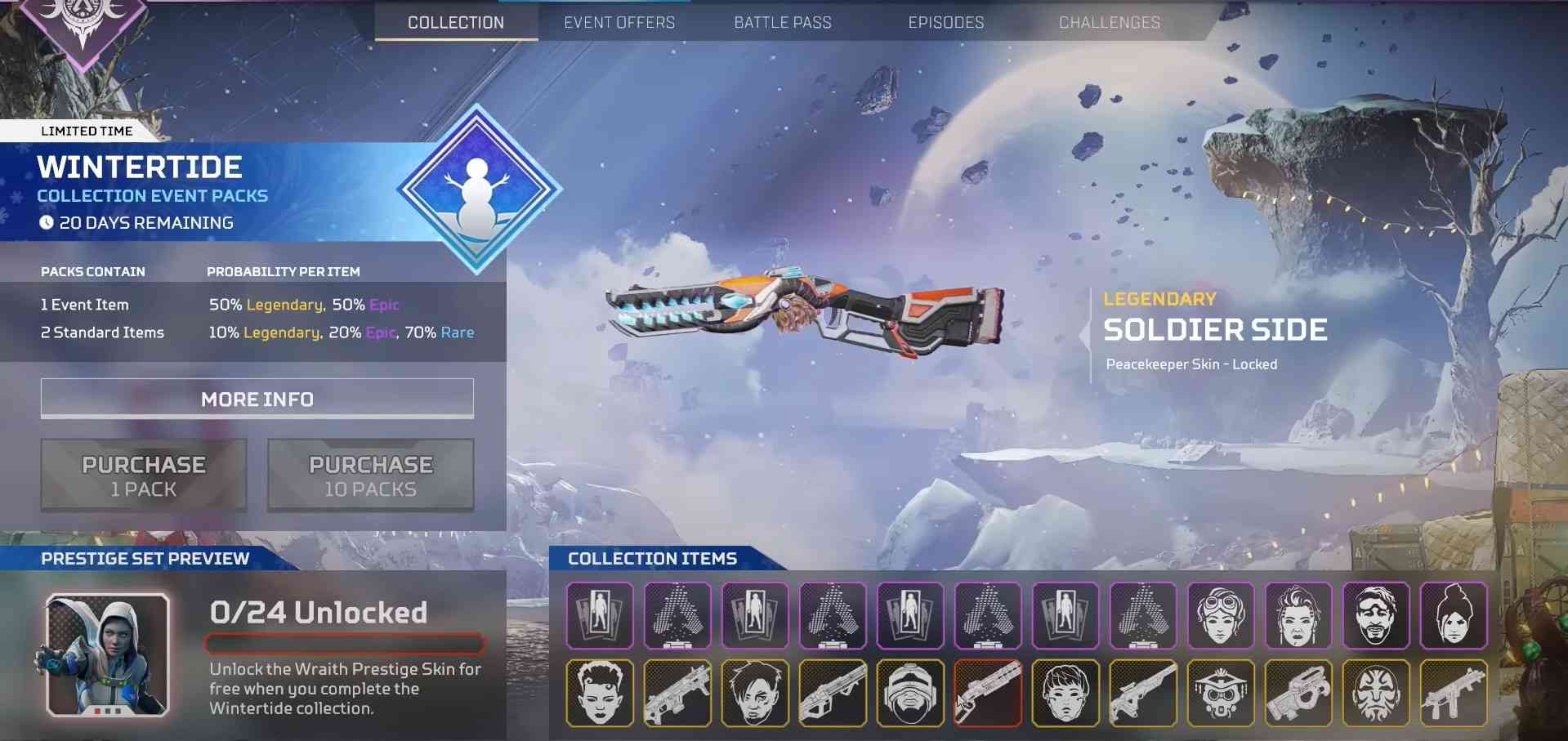Image resolution: width=1568 pixels, height=741 pixels.
Task: Switch to the Event Offers tab
Action: 619,23
